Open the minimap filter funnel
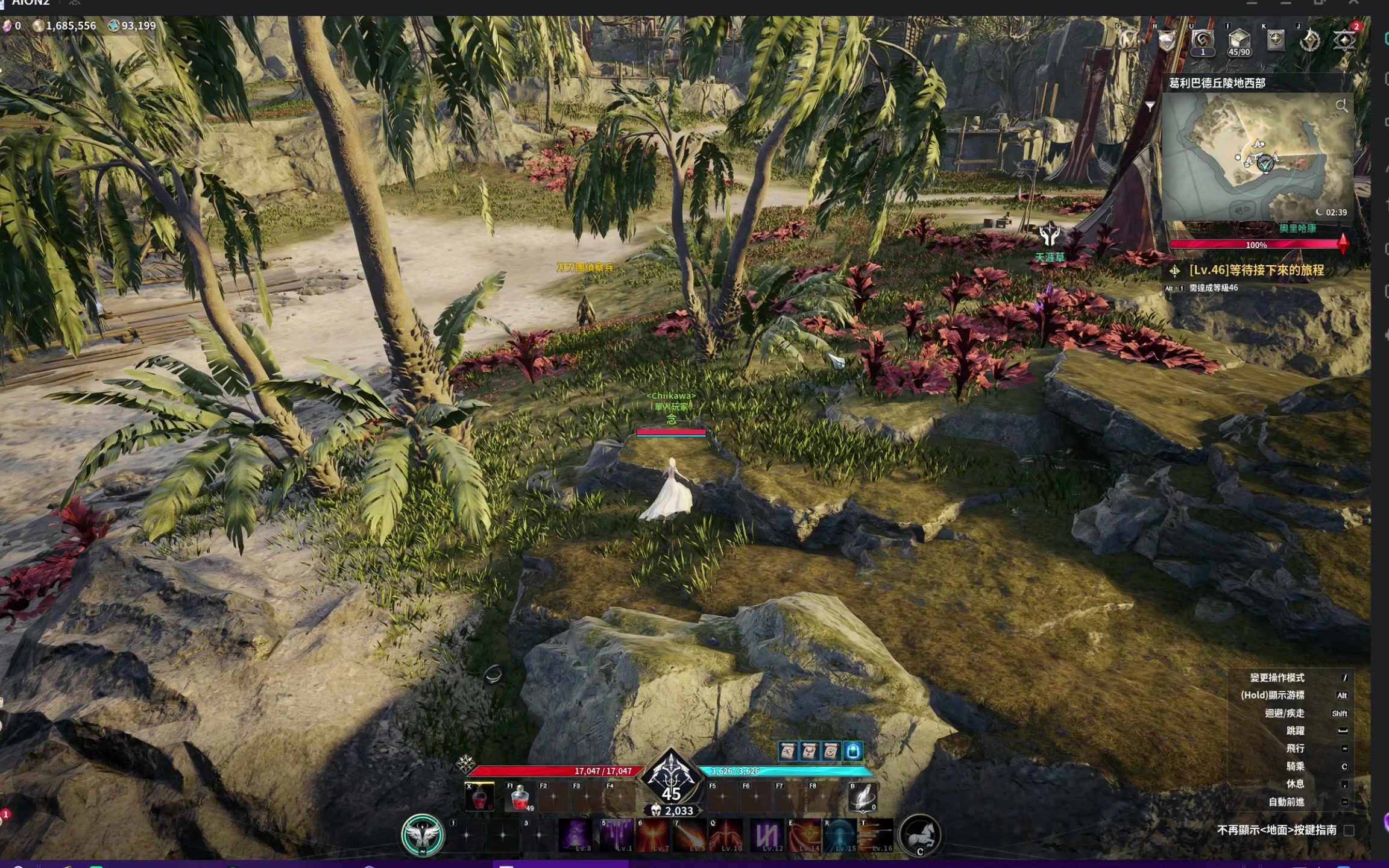The image size is (1389, 868). 1150,107
